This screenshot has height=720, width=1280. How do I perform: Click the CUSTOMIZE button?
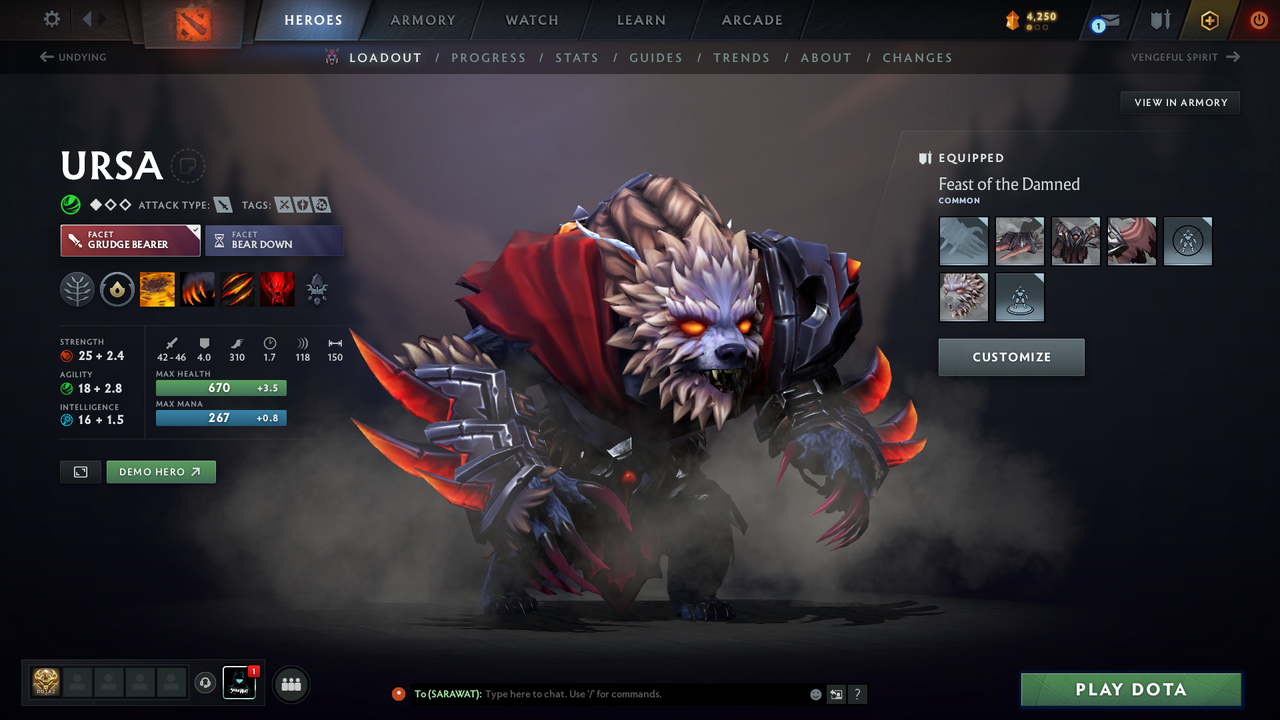[x=1011, y=357]
